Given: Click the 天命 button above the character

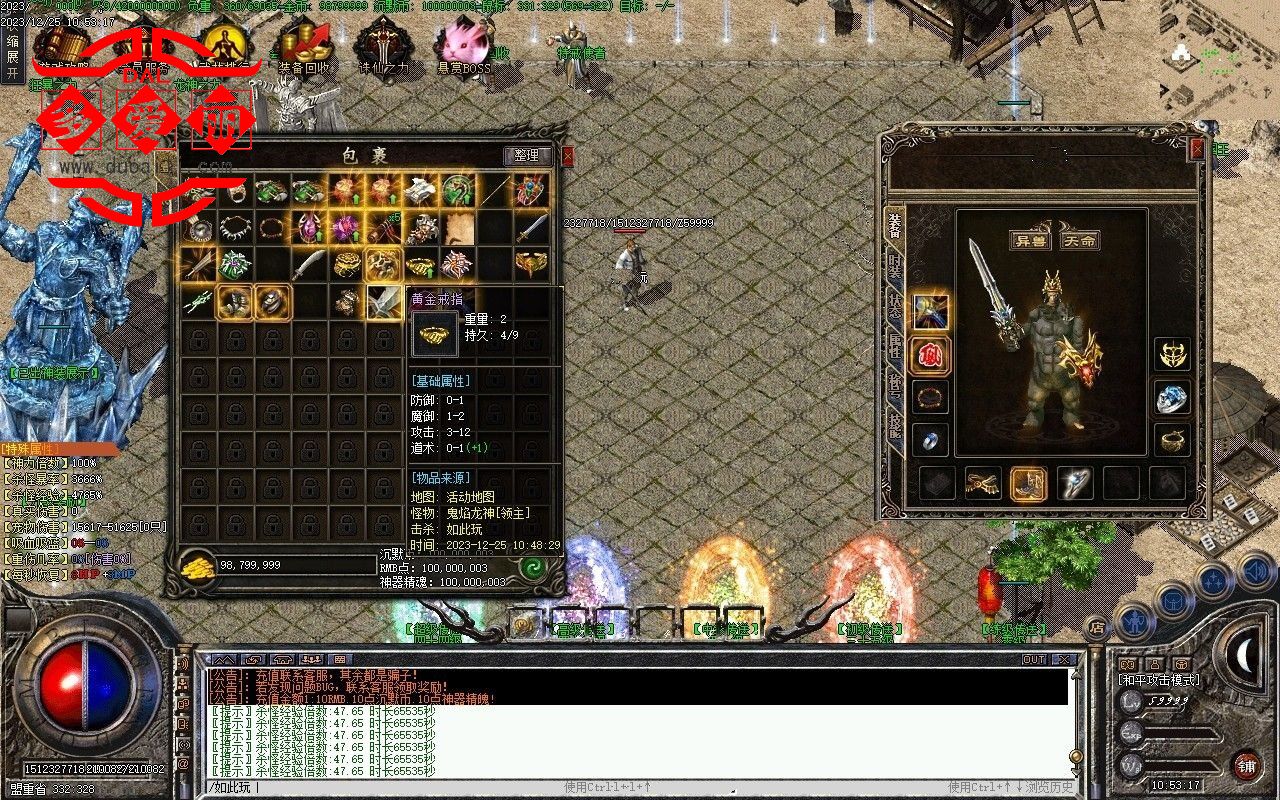Looking at the screenshot, I should (1079, 241).
